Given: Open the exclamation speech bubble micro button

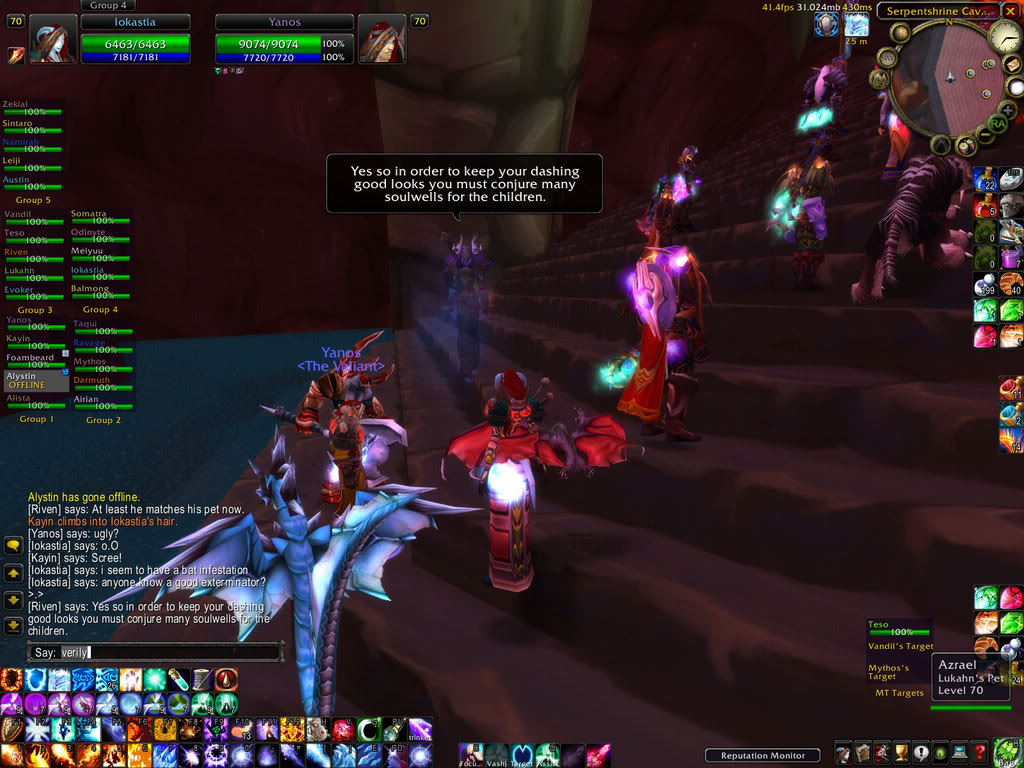Looking at the screenshot, I should pyautogui.click(x=920, y=753).
